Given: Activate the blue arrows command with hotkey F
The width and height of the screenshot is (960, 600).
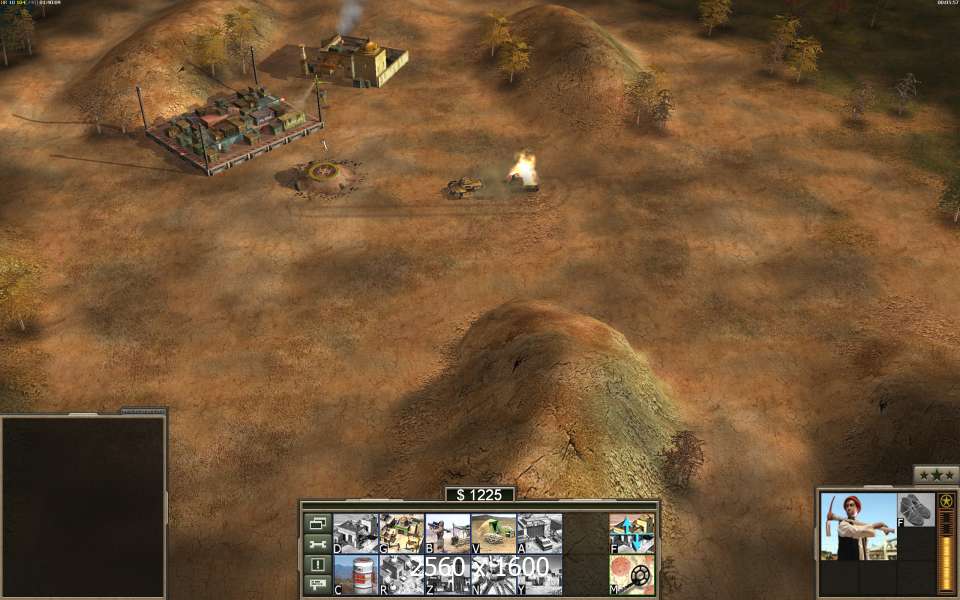Looking at the screenshot, I should tap(631, 534).
